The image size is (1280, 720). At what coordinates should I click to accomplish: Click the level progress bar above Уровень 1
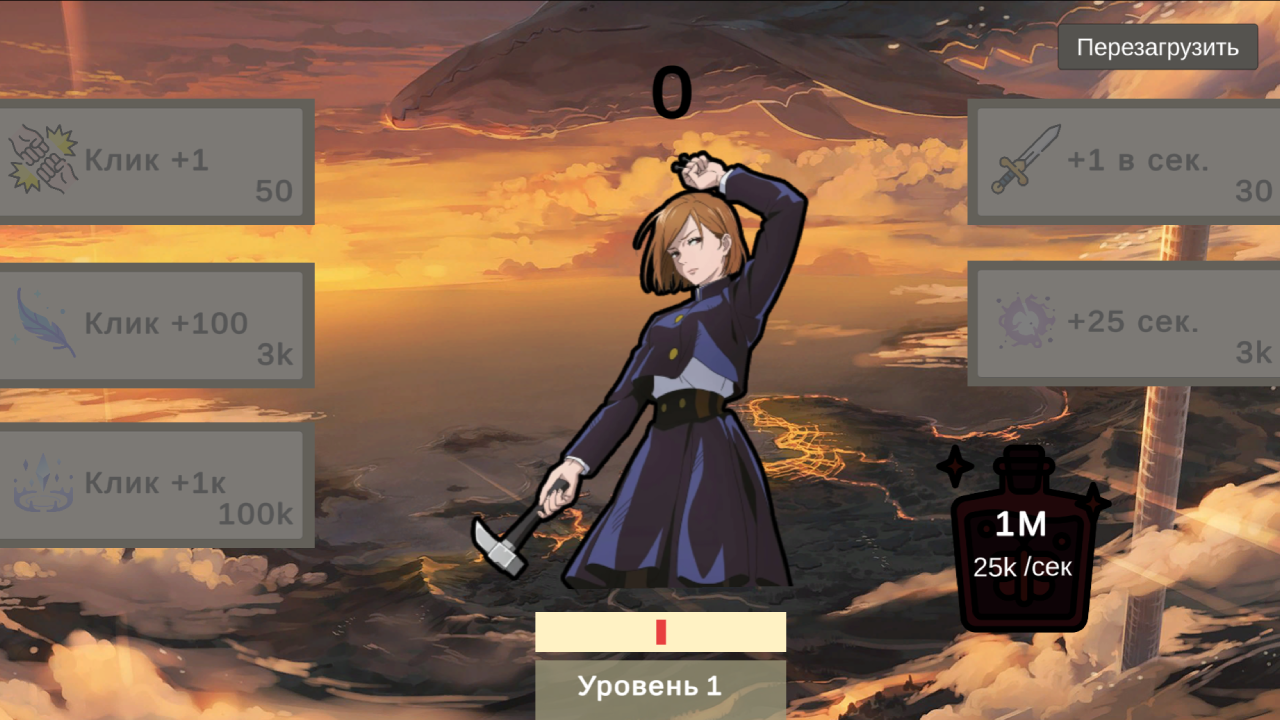click(x=660, y=632)
